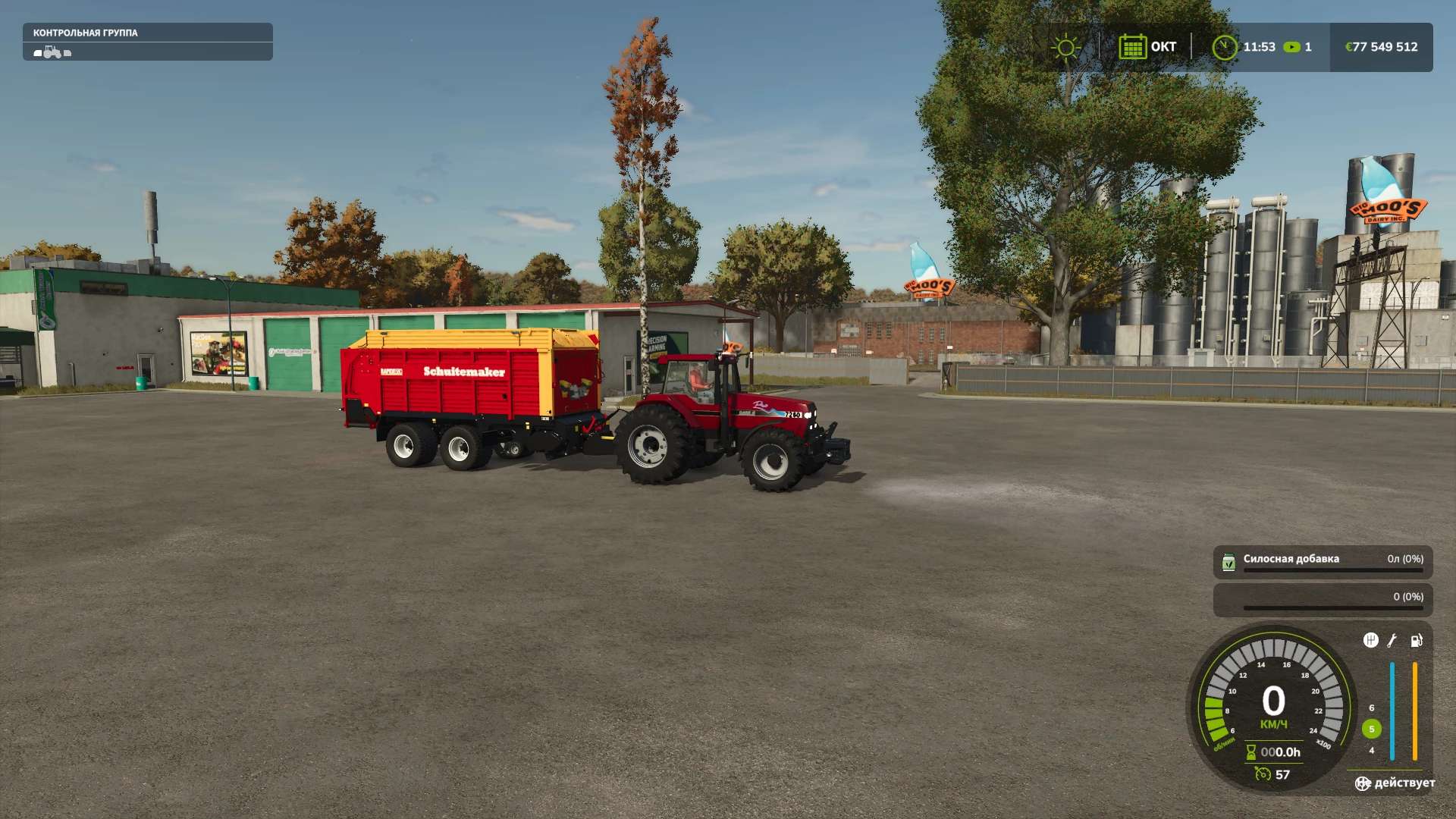Select the wrench damage icon

point(1392,640)
